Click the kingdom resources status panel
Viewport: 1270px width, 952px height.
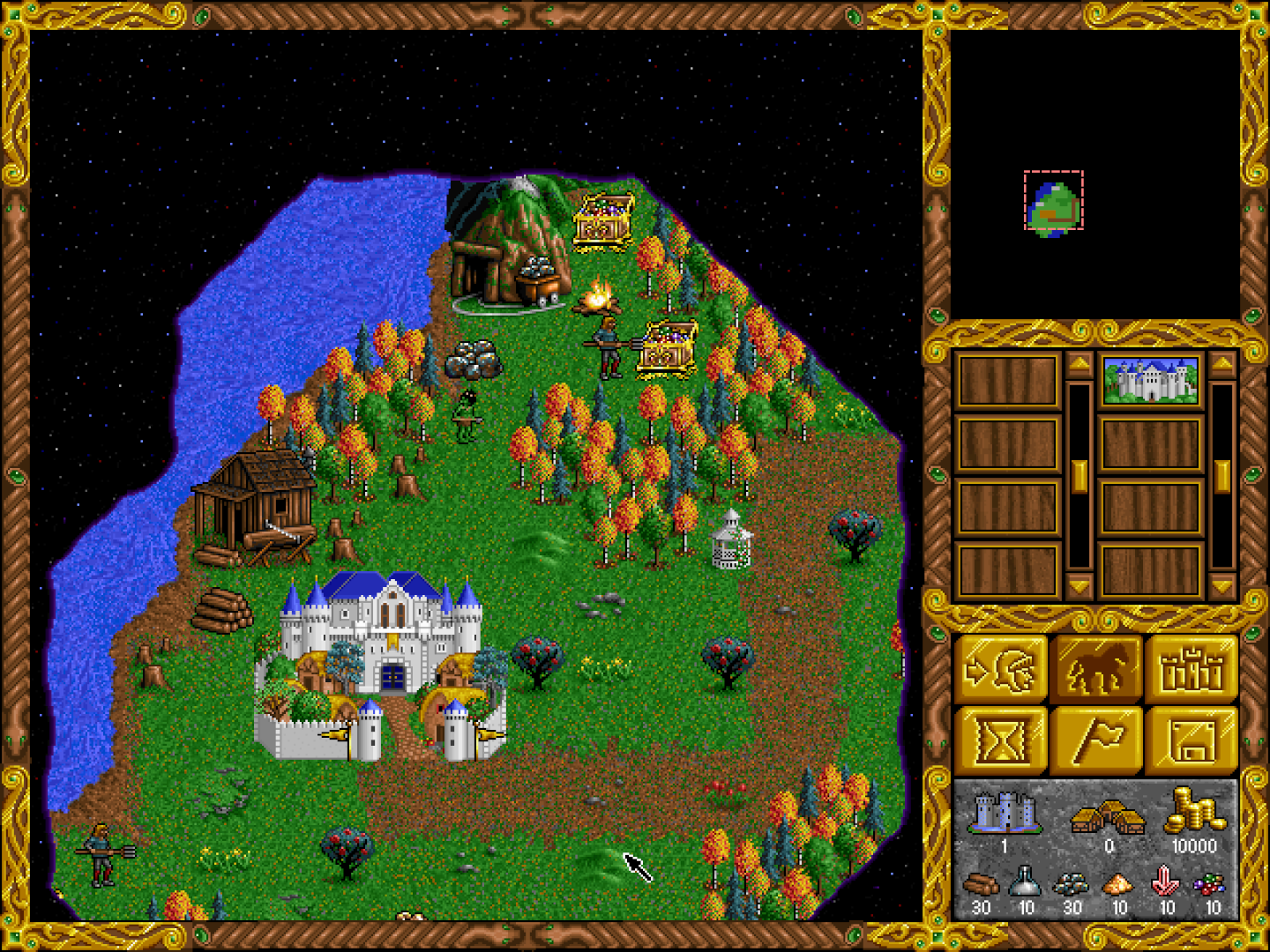1096,849
